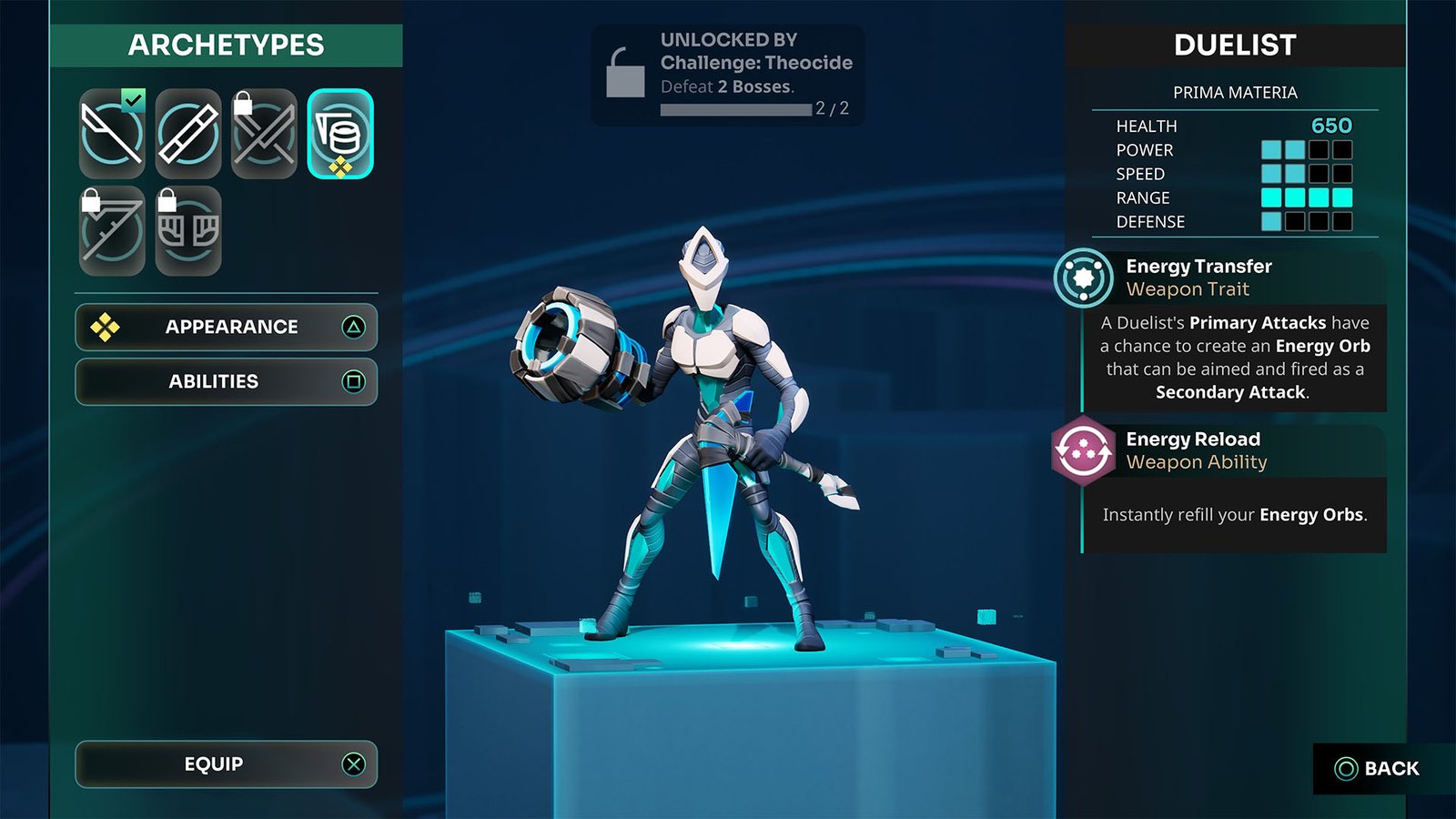Select the locked angular-blade archetype in second row
1456x819 pixels.
click(111, 227)
